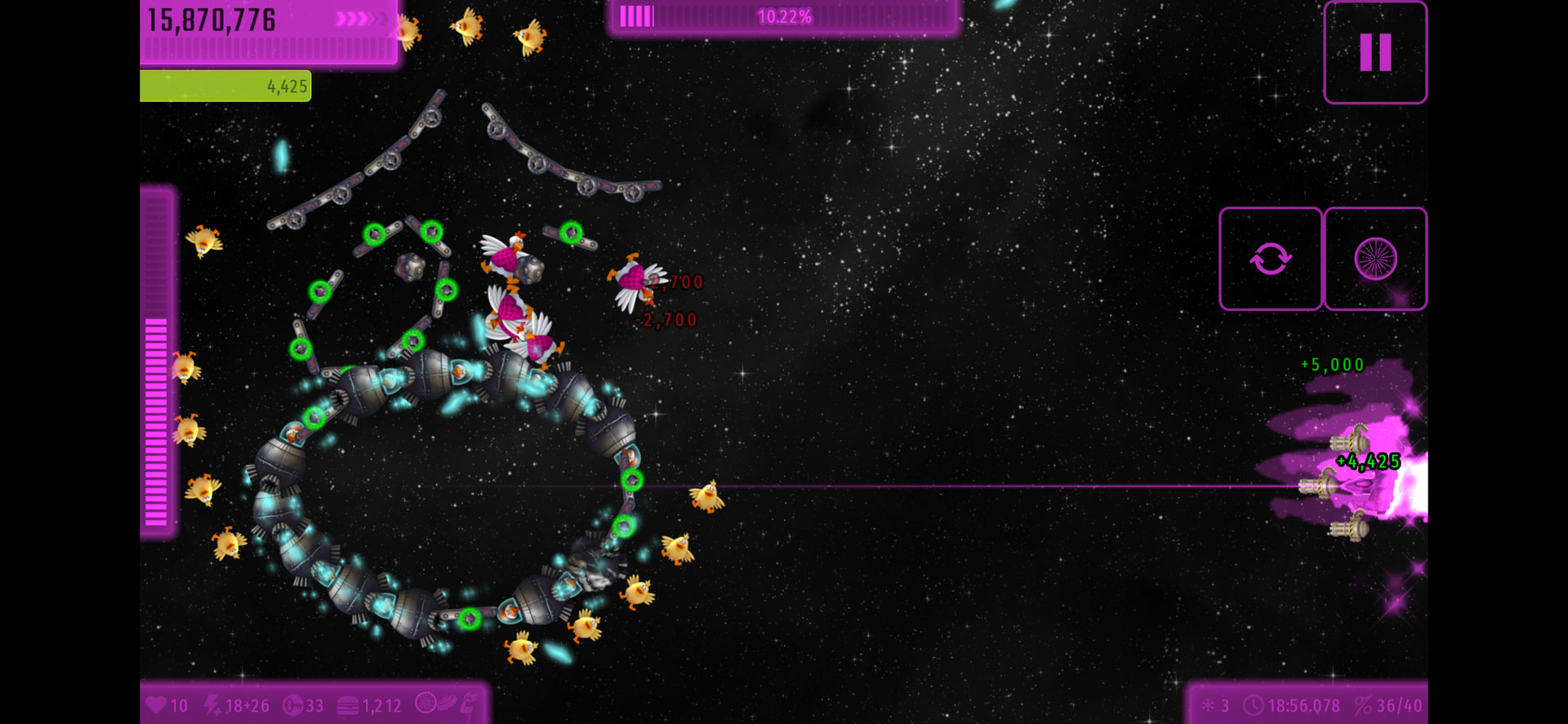The height and width of the screenshot is (724, 1568).
Task: Activate the round special weapon button
Action: pyautogui.click(x=1375, y=259)
